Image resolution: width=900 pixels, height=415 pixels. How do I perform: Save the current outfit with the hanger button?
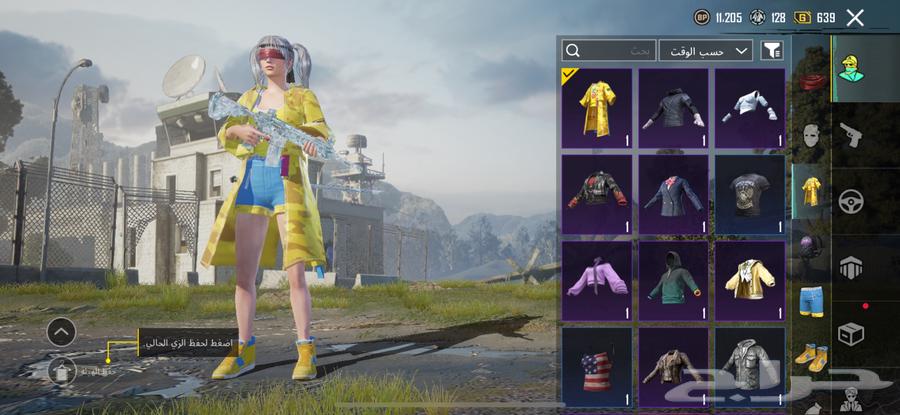point(61,372)
